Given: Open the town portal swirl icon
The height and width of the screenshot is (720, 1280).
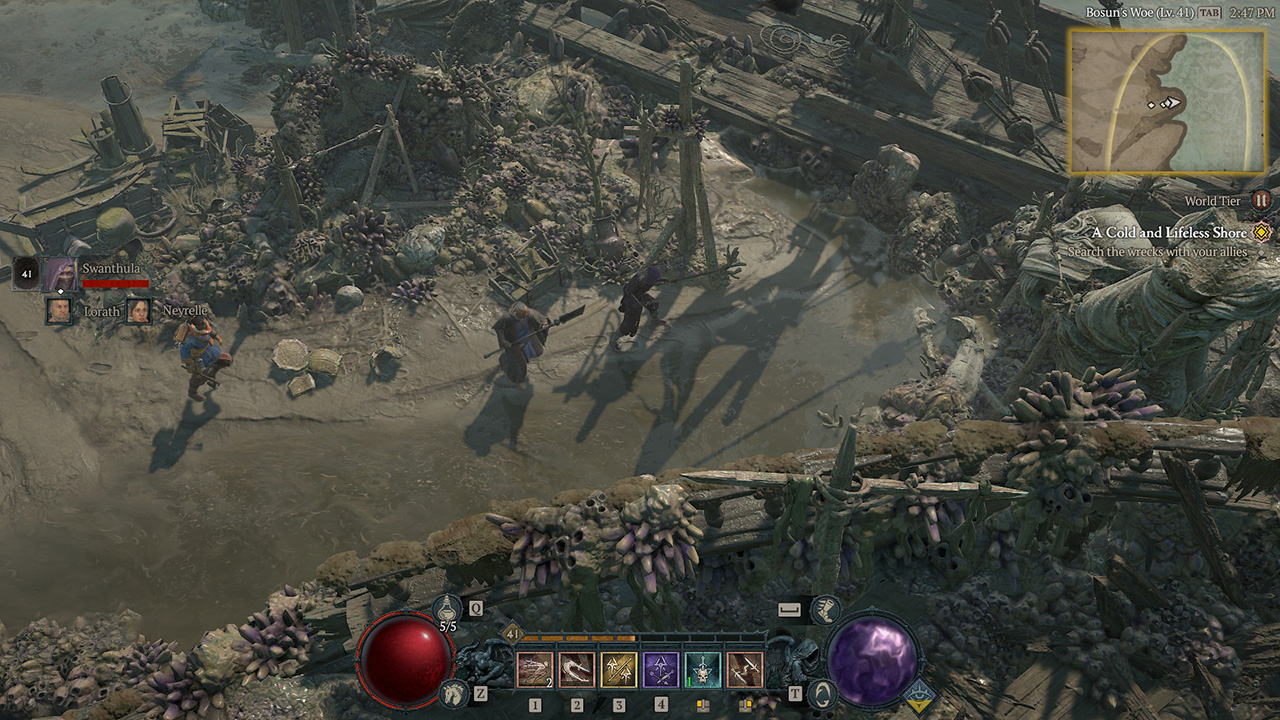Looking at the screenshot, I should pyautogui.click(x=822, y=692).
